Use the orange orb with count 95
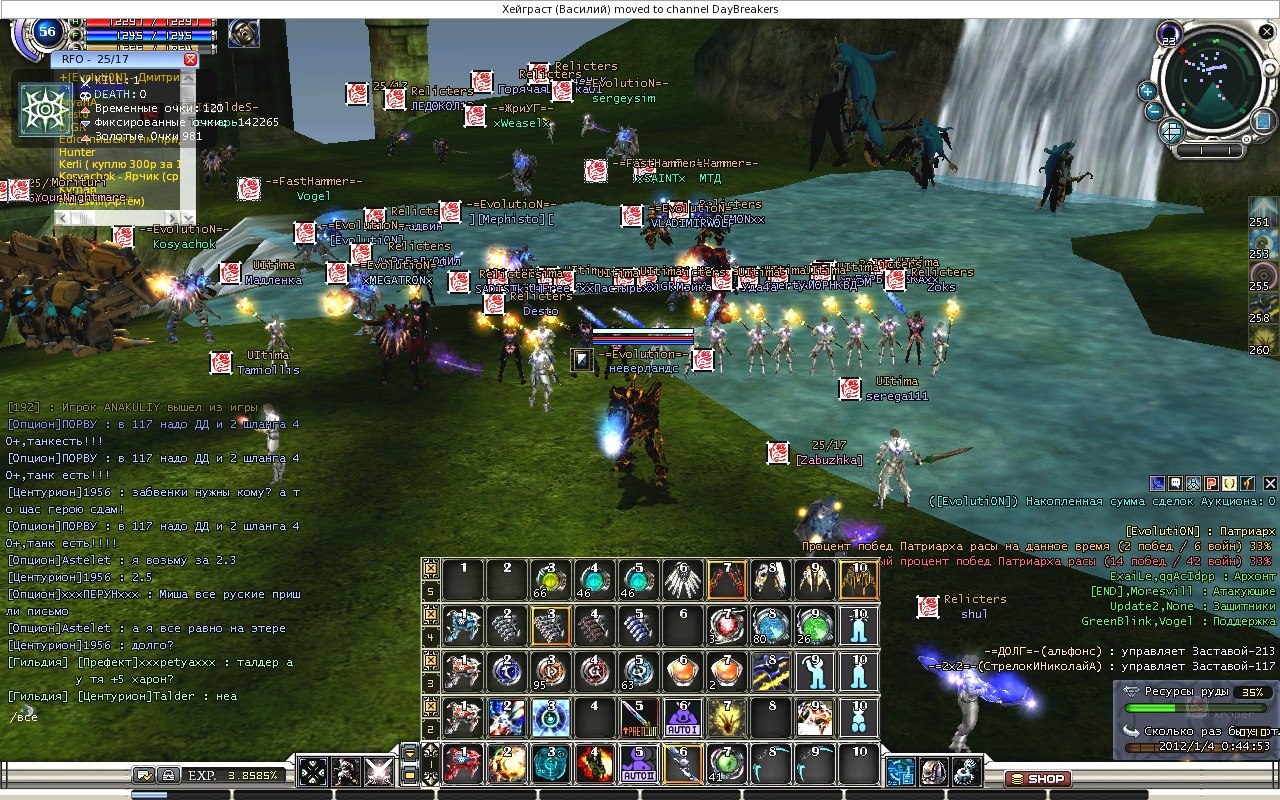 [548, 672]
